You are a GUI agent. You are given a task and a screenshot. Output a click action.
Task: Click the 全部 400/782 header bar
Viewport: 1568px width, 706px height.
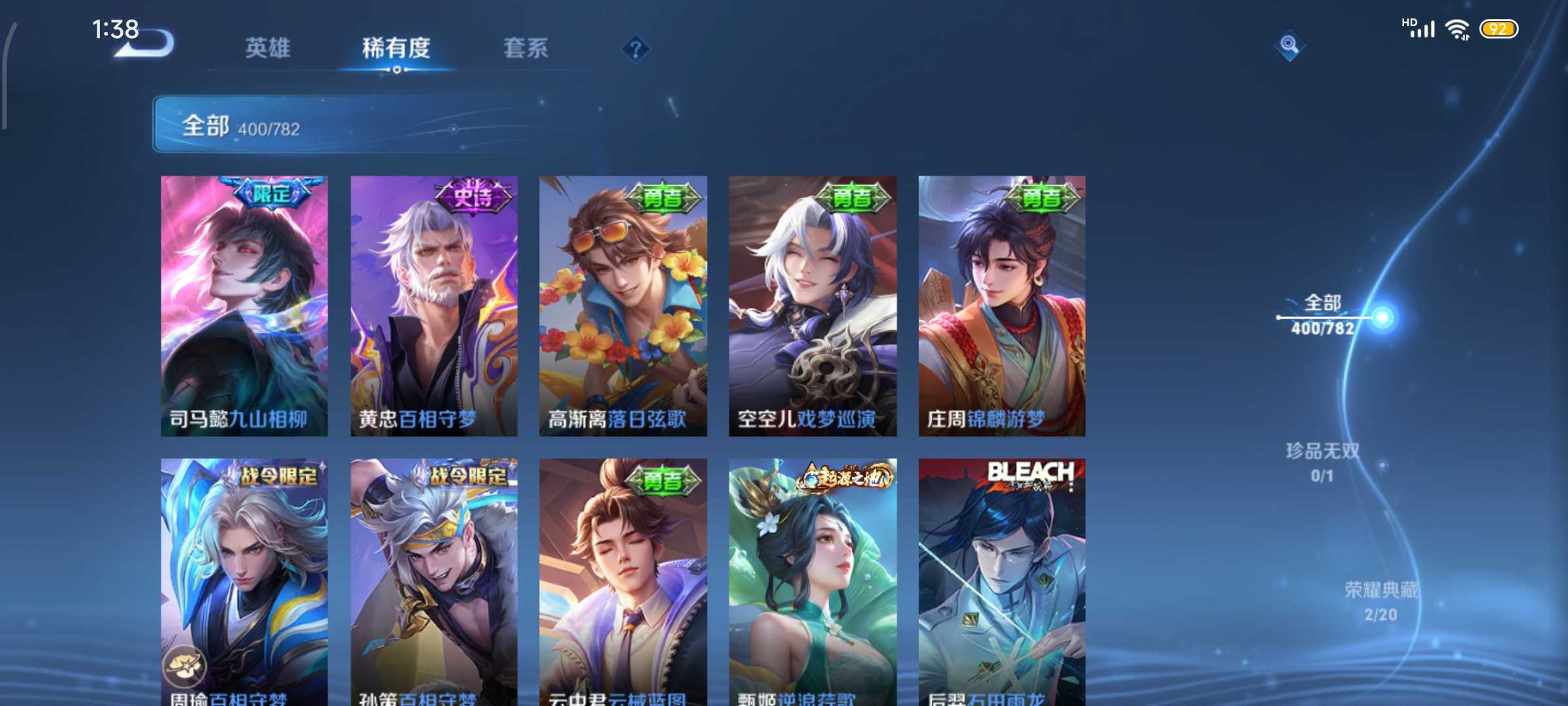[x=353, y=124]
